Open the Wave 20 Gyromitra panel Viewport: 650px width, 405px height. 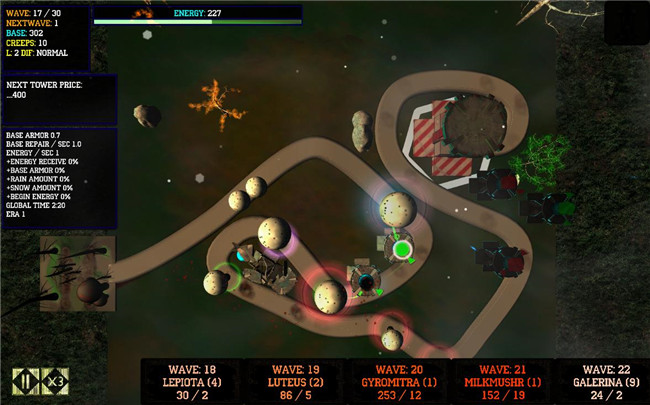point(397,381)
